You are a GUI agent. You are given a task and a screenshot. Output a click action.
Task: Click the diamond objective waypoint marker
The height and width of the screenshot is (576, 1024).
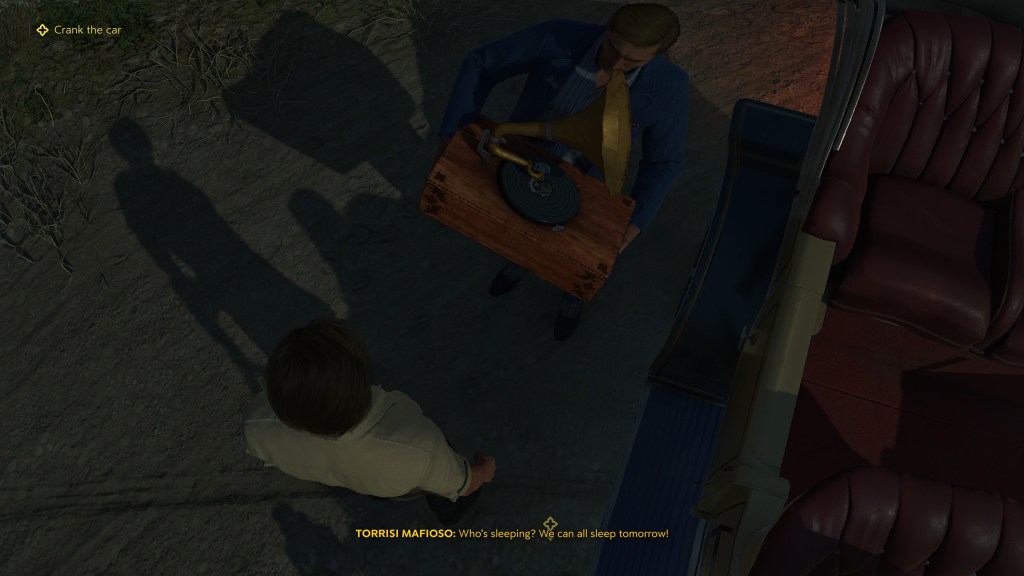(x=549, y=523)
